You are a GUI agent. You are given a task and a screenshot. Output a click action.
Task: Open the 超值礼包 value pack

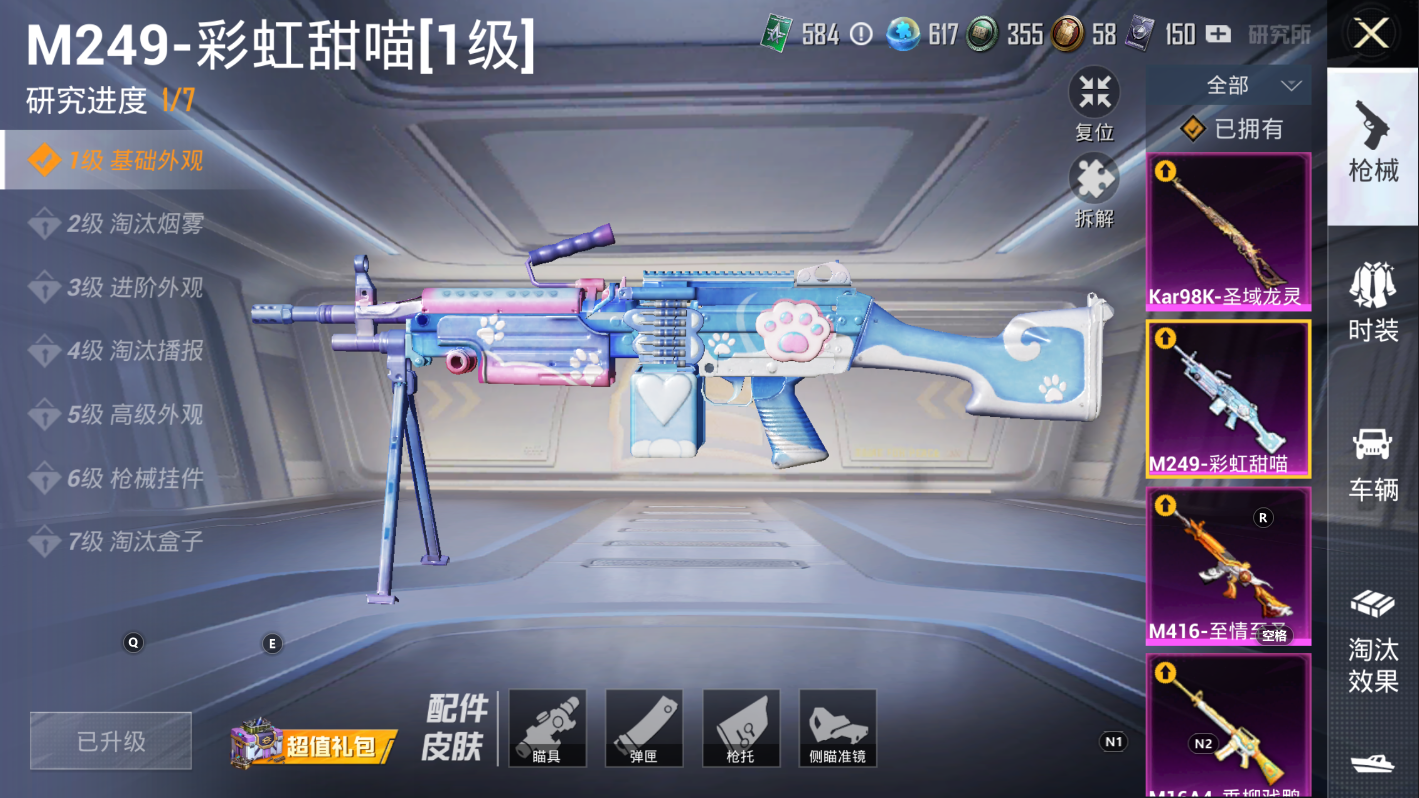tap(314, 744)
